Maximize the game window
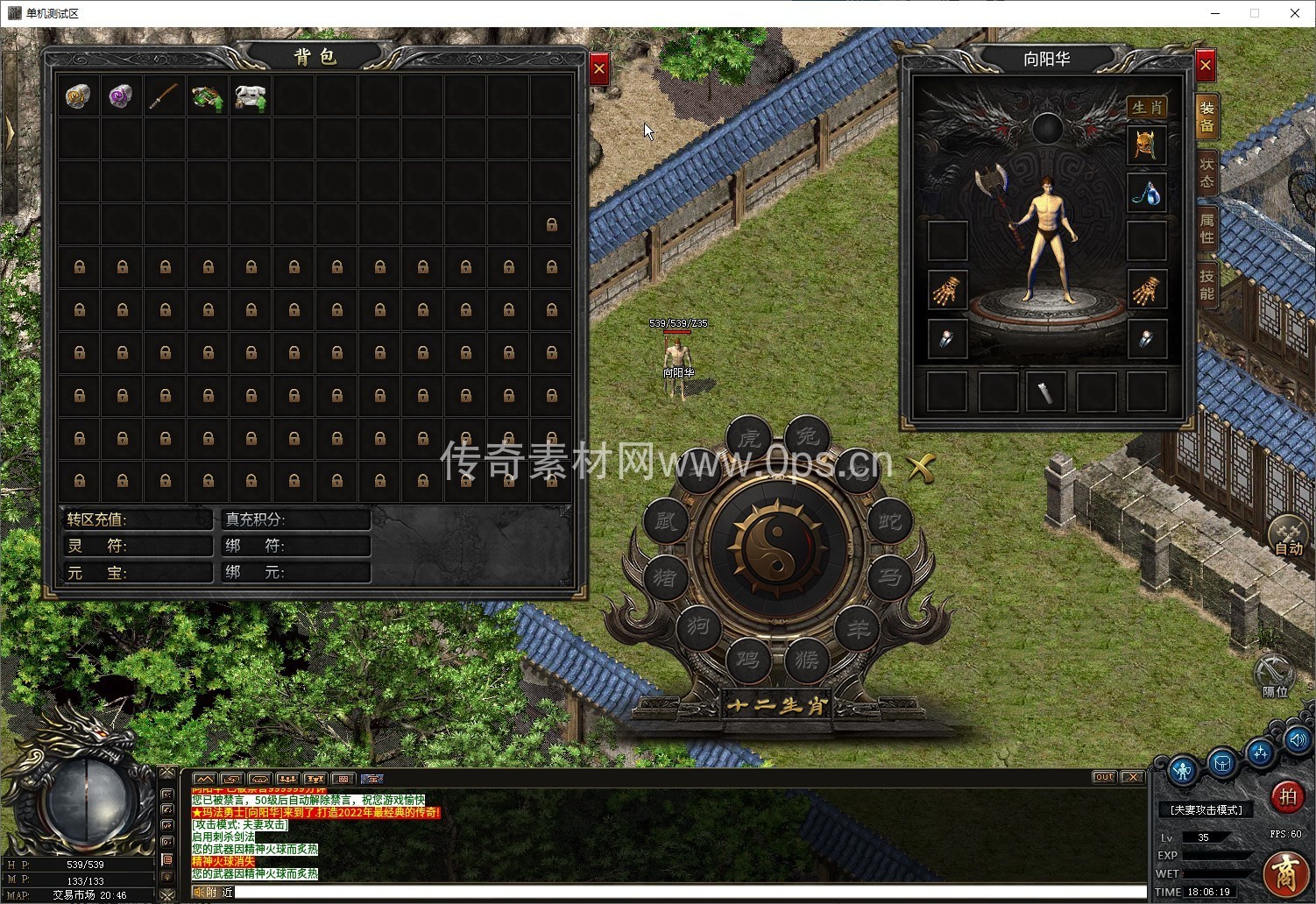The image size is (1316, 904). pos(1255,13)
